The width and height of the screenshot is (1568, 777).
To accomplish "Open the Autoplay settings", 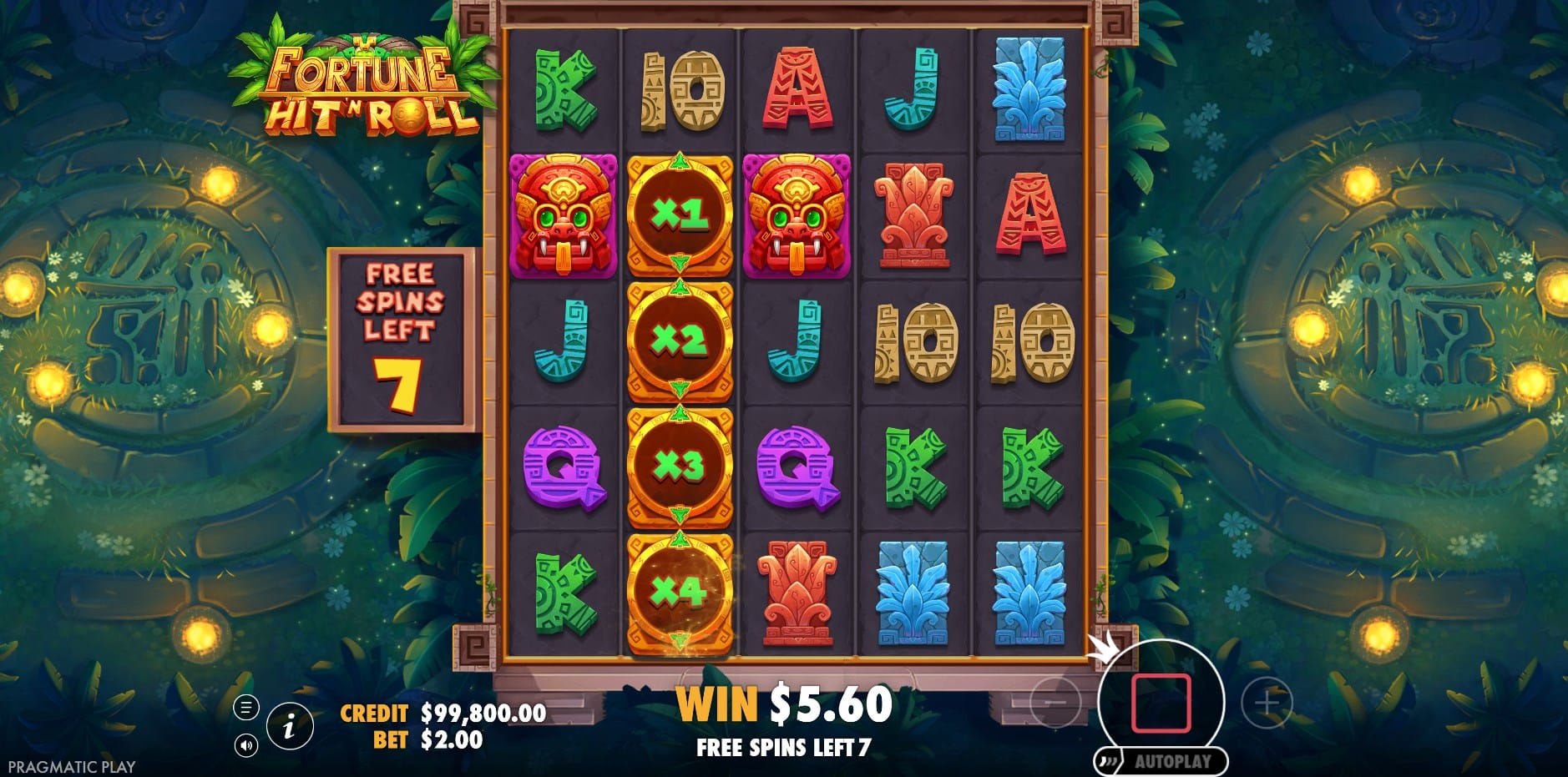I will (1171, 761).
